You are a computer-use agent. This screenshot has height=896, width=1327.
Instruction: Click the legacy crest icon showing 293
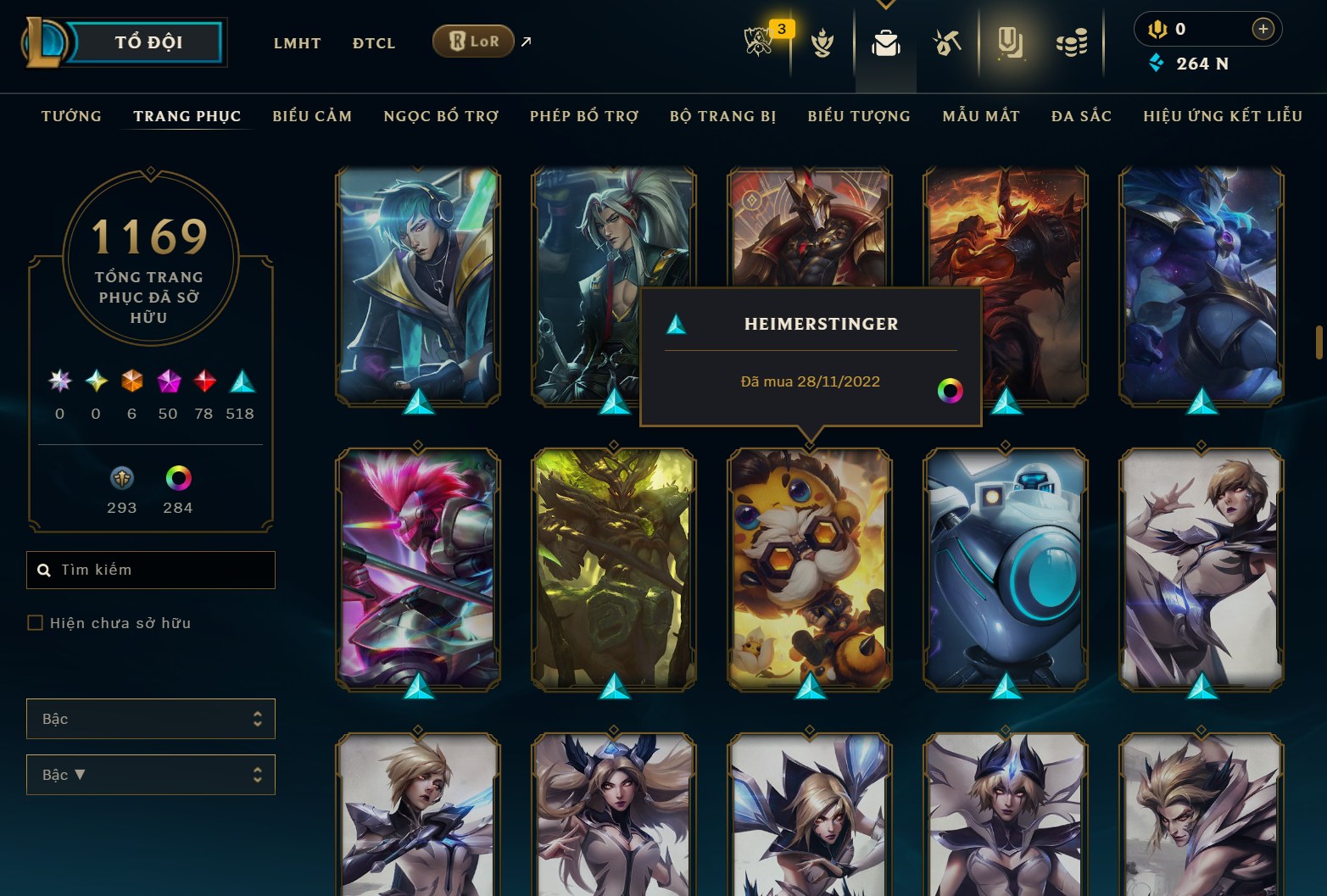pyautogui.click(x=121, y=479)
